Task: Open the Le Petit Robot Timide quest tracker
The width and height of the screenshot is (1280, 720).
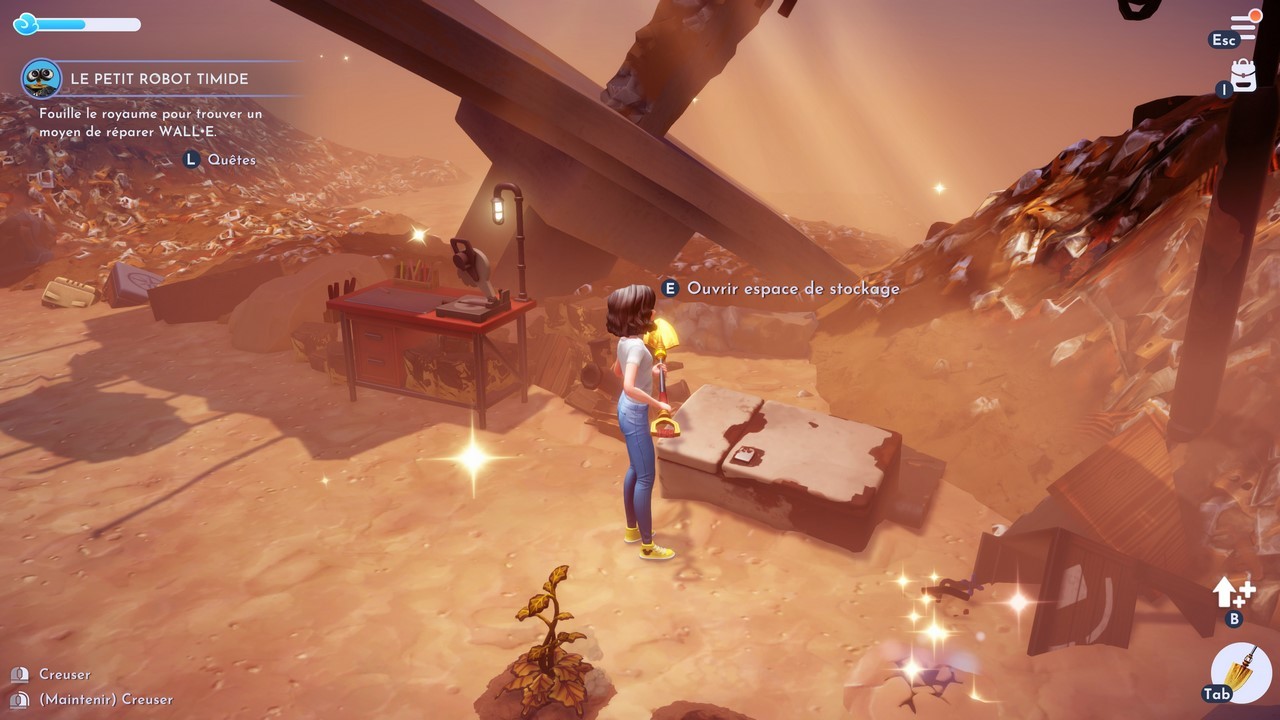Action: click(x=159, y=78)
